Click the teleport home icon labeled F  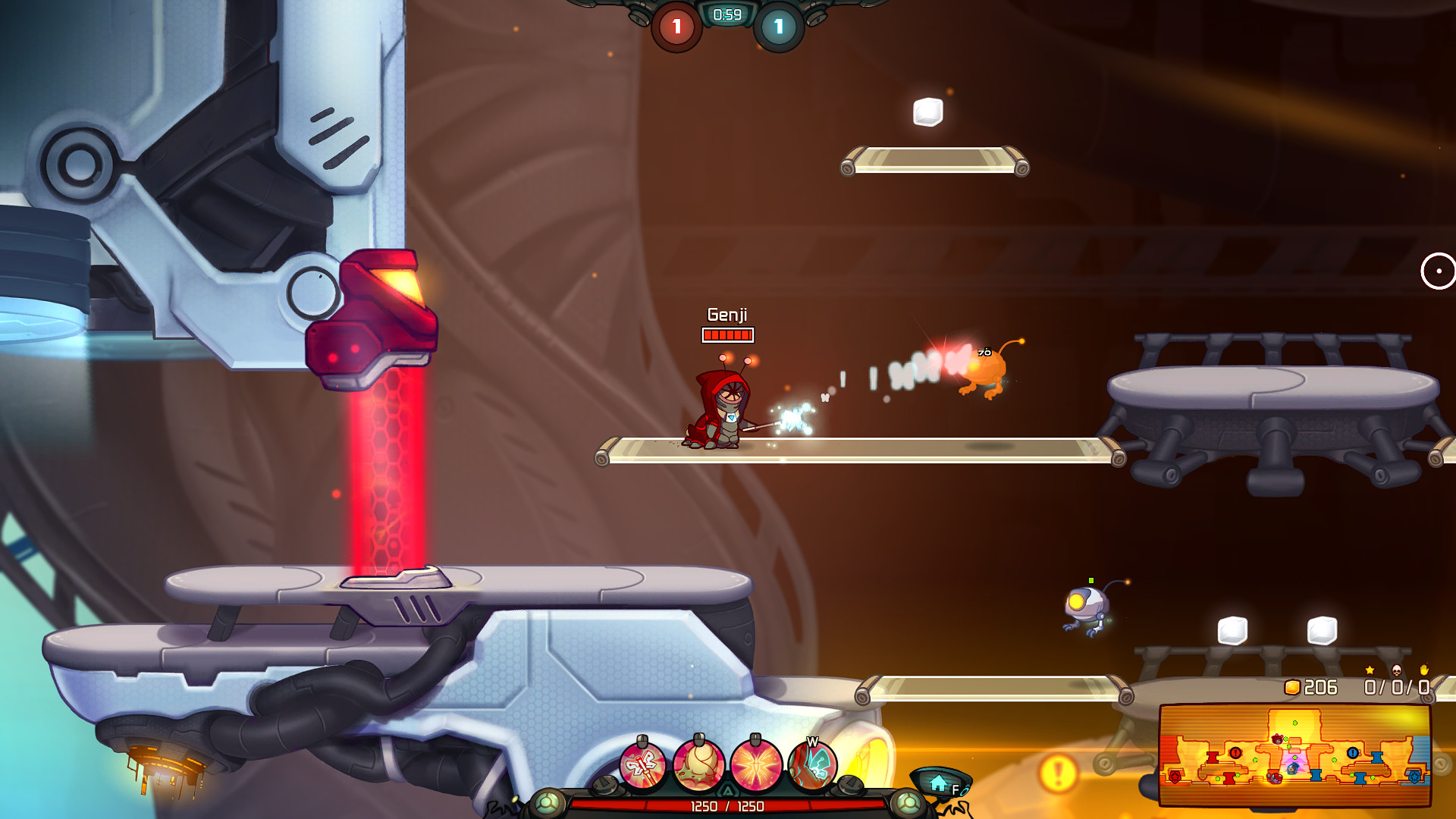[x=940, y=783]
